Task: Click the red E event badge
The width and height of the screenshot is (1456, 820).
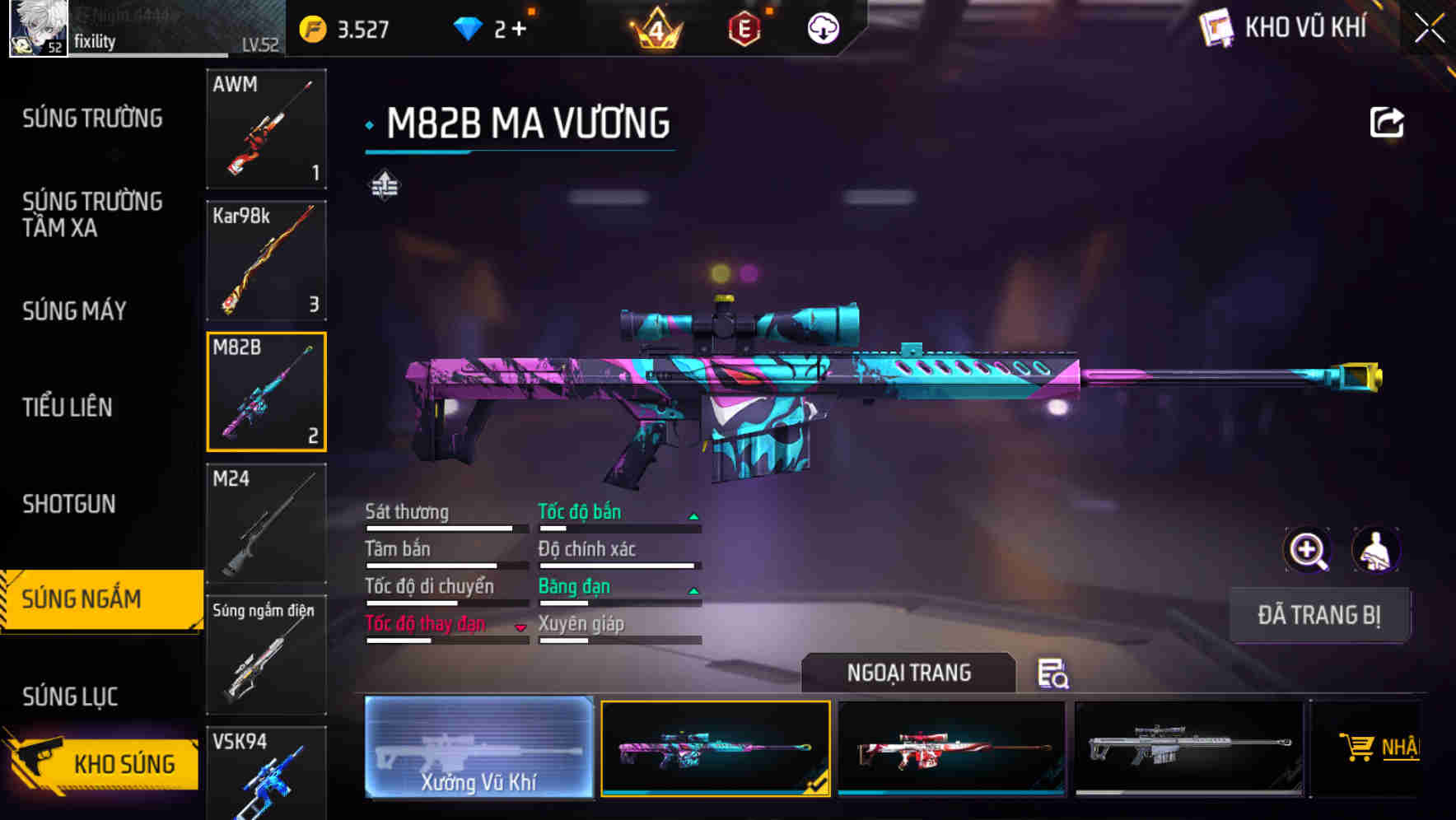Action: point(744,27)
